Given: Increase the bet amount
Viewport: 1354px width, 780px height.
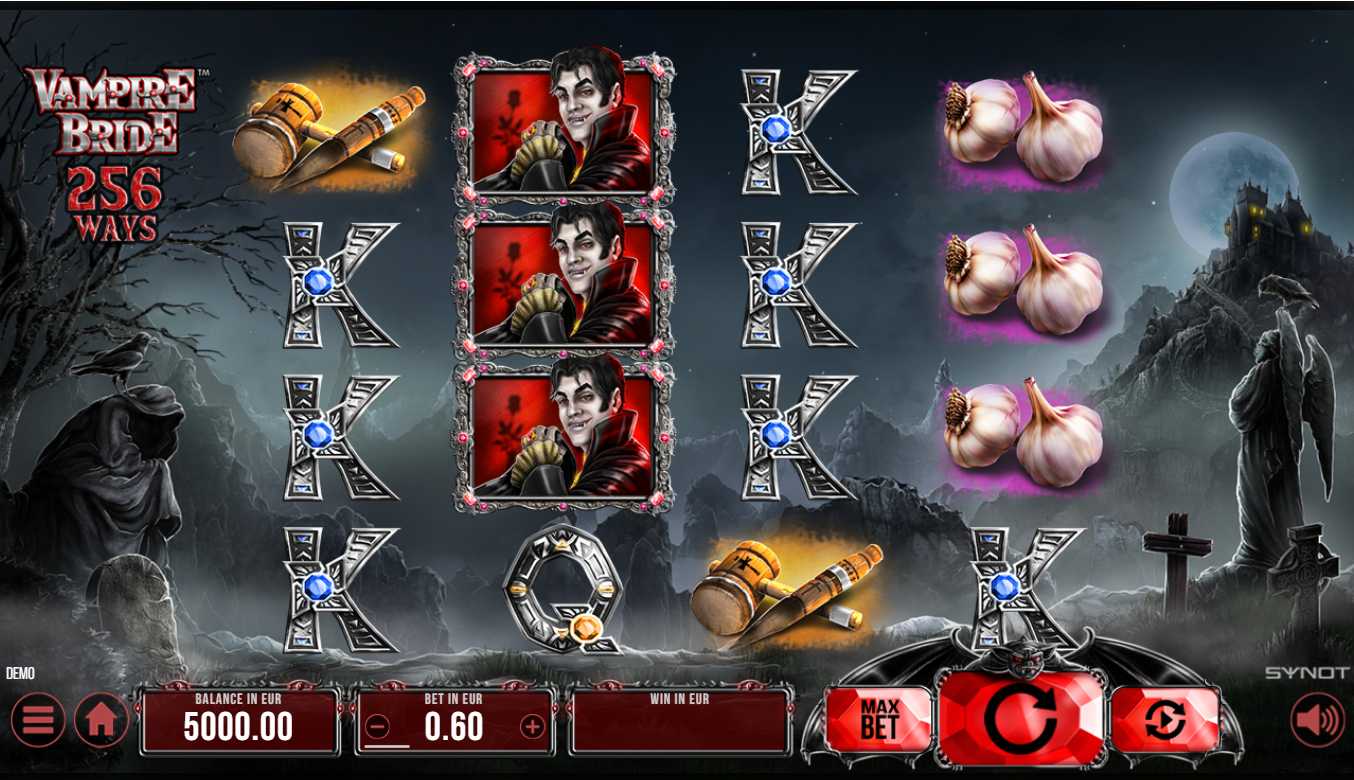Looking at the screenshot, I should pyautogui.click(x=532, y=727).
